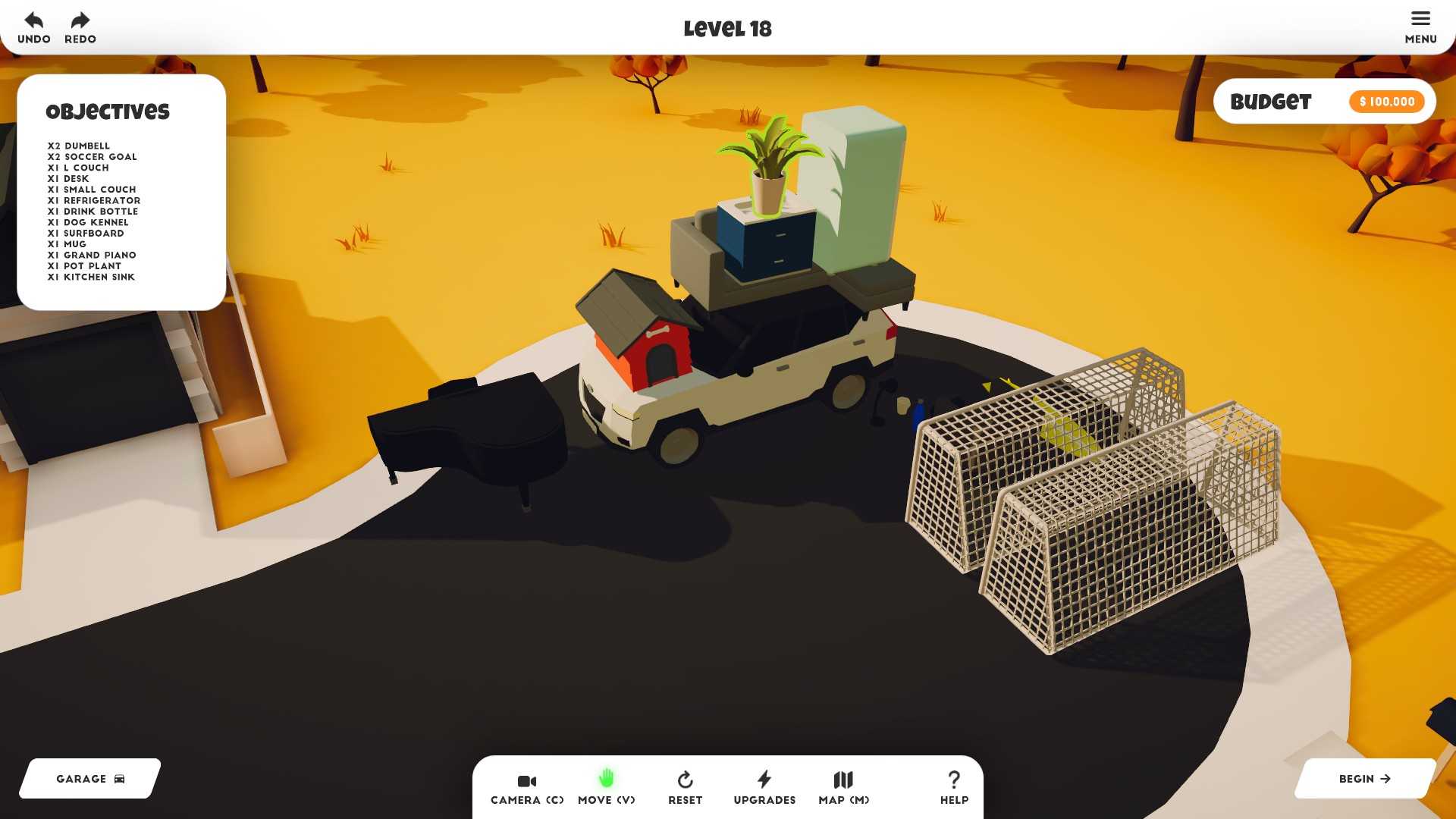Undo the last placement
1456x819 pixels.
click(32, 21)
